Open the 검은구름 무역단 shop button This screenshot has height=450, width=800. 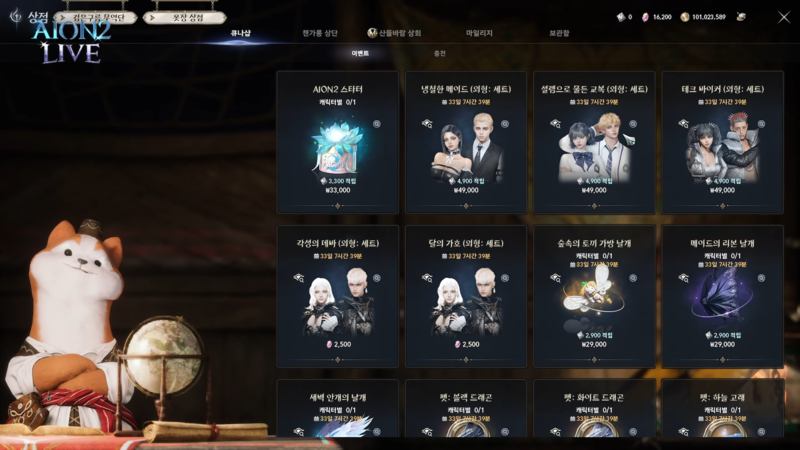tap(97, 17)
